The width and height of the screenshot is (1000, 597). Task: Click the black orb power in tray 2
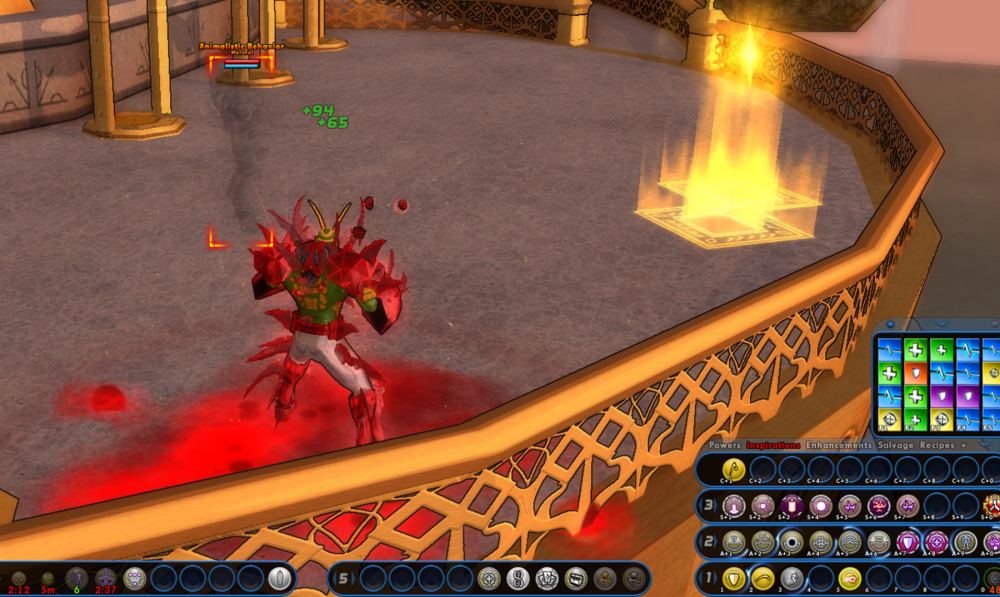[792, 542]
